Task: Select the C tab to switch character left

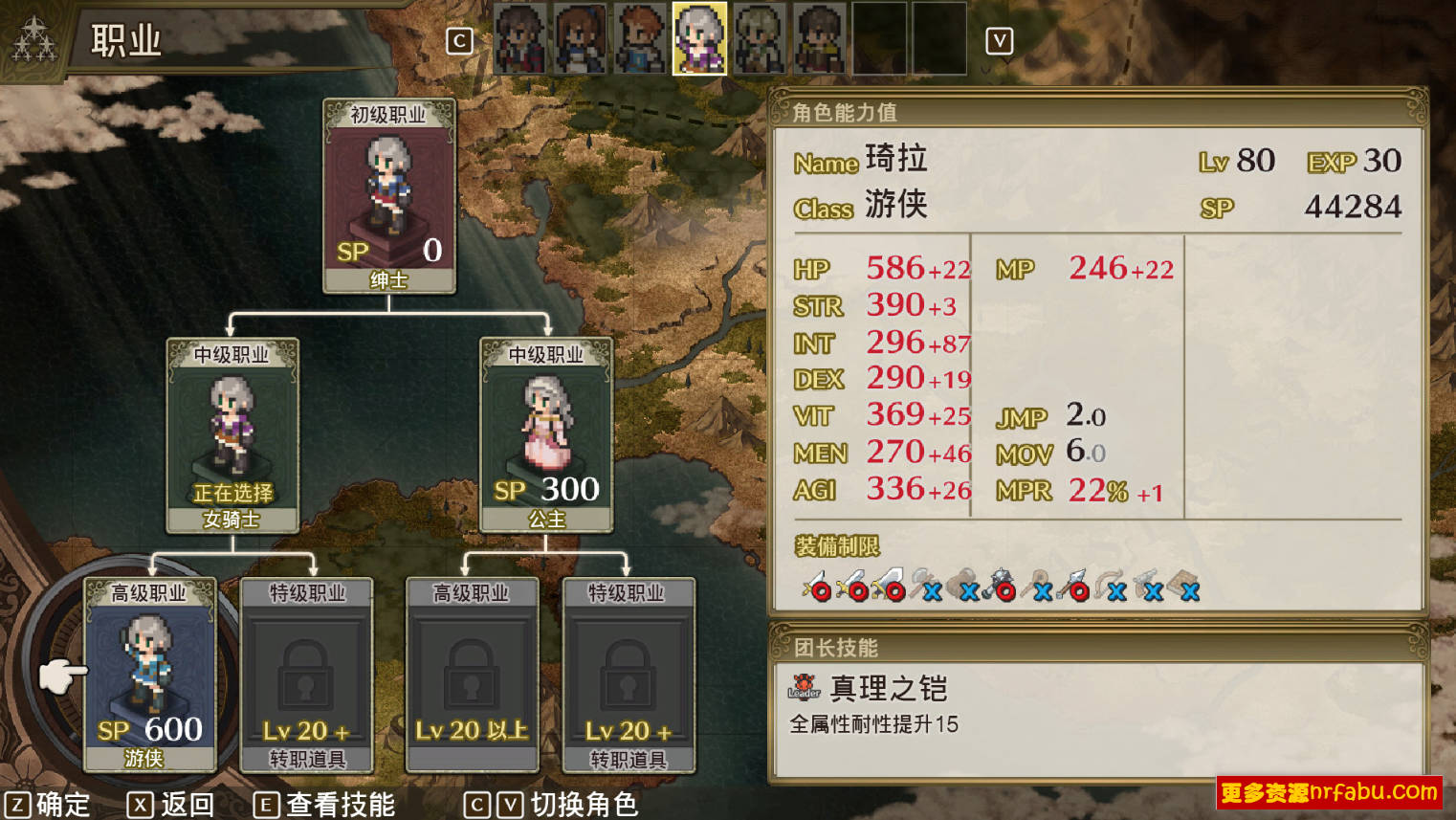Action: pos(460,40)
